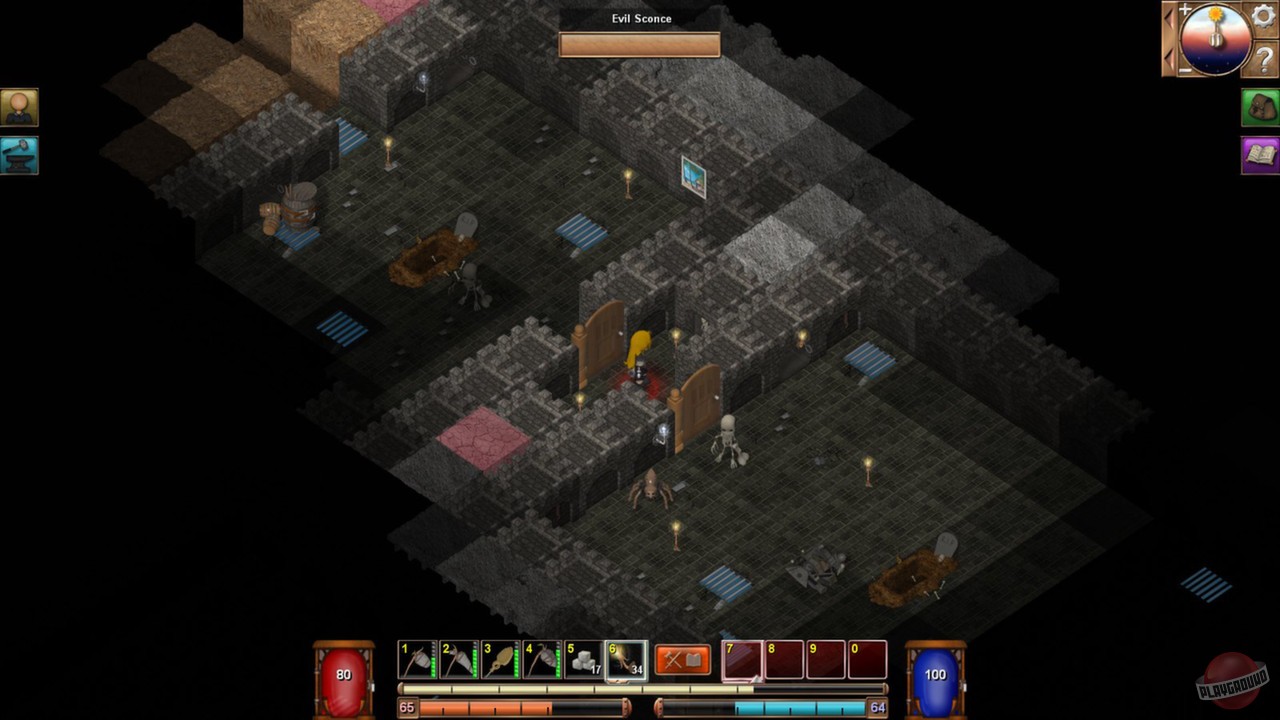Select the crossed-tools crafting button on hotbar
Image resolution: width=1280 pixels, height=720 pixels.
682,658
